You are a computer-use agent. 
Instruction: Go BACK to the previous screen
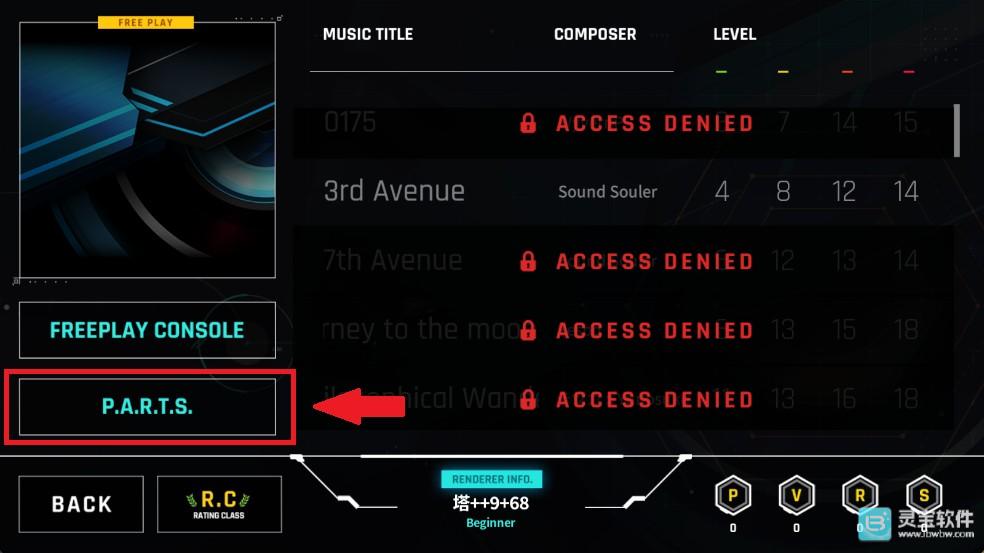tap(82, 504)
